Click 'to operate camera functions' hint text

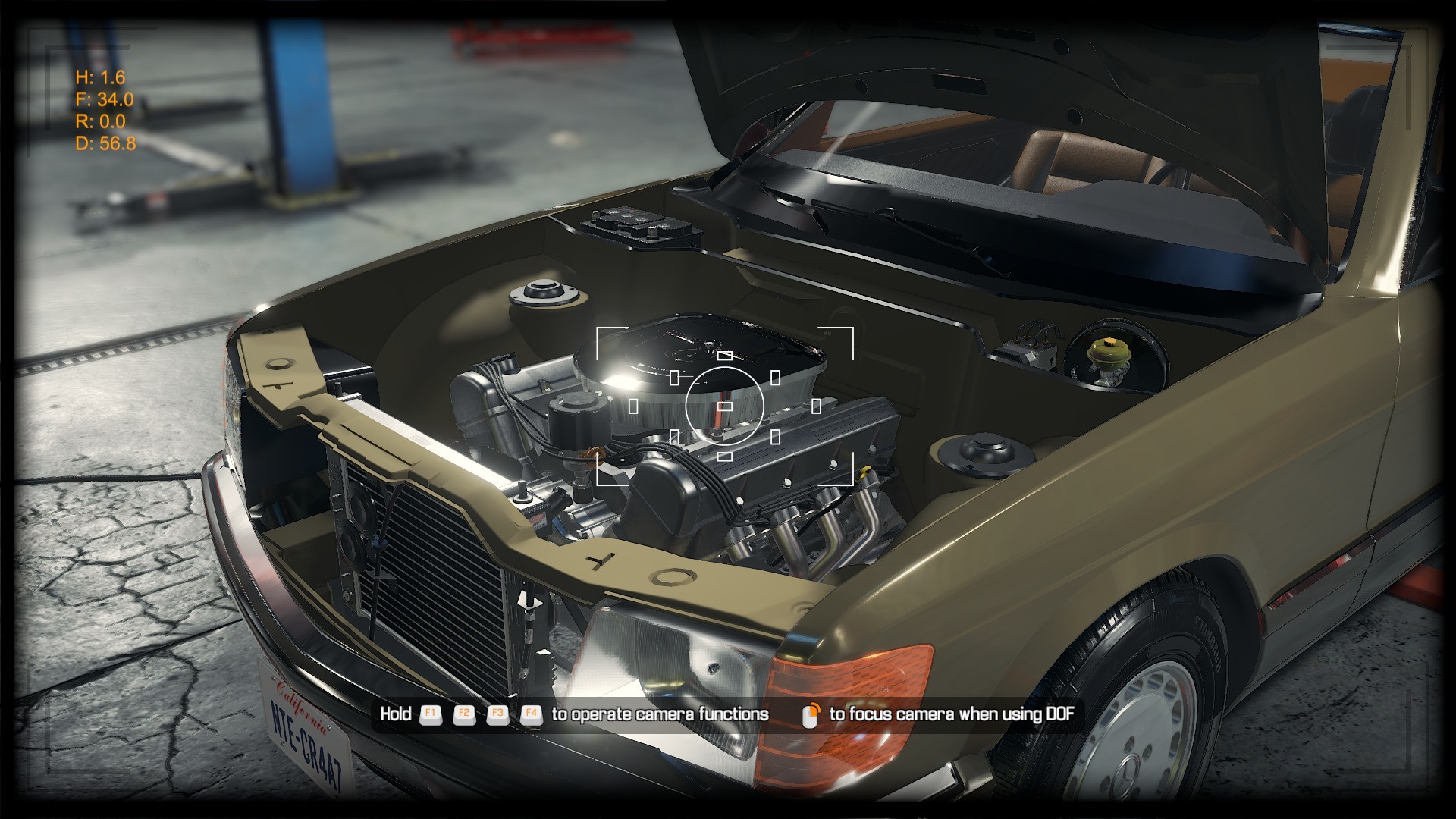coord(660,714)
